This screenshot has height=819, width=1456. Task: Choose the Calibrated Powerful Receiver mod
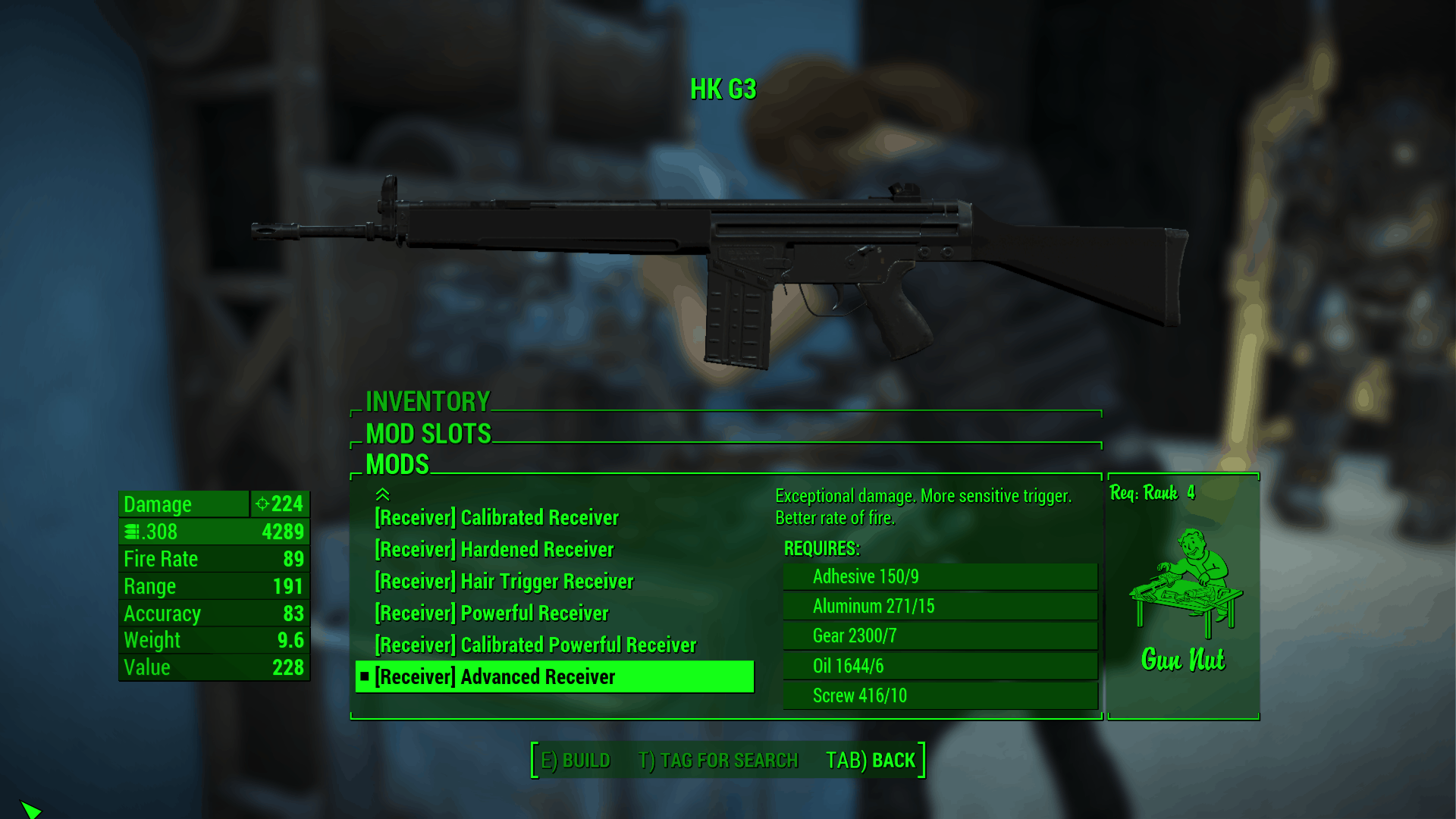535,645
